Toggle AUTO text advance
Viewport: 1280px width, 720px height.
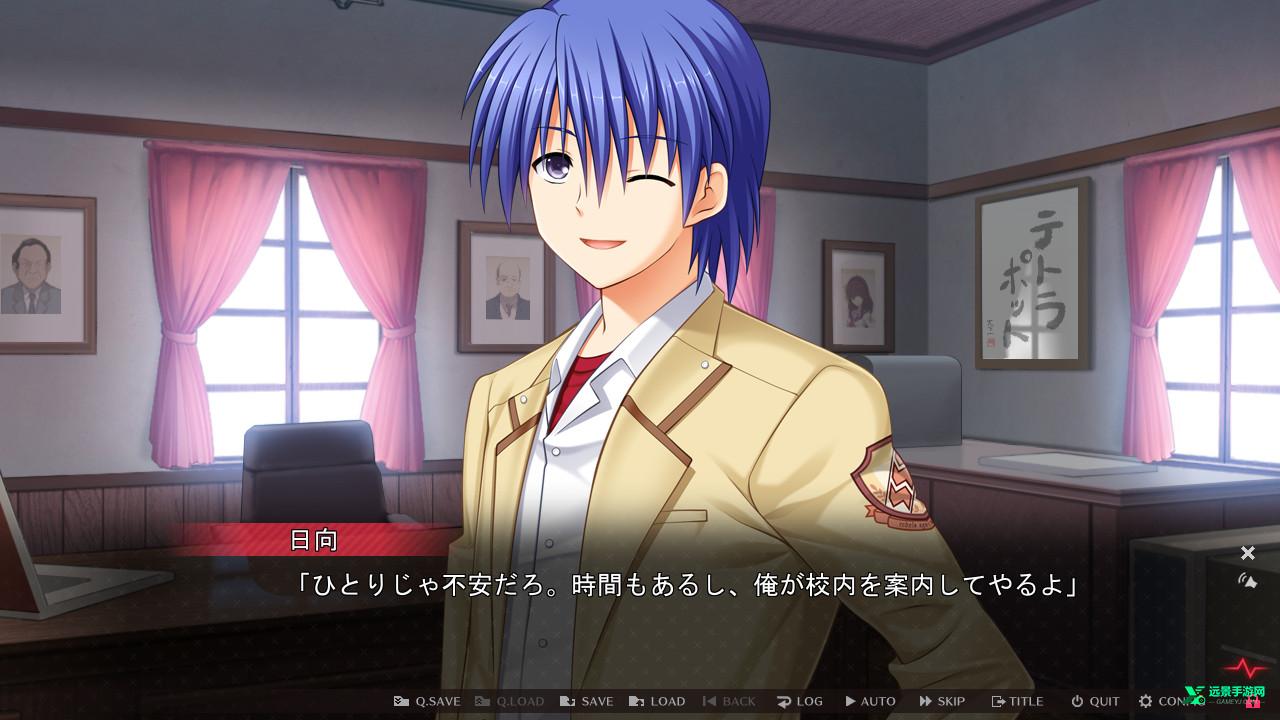[870, 701]
